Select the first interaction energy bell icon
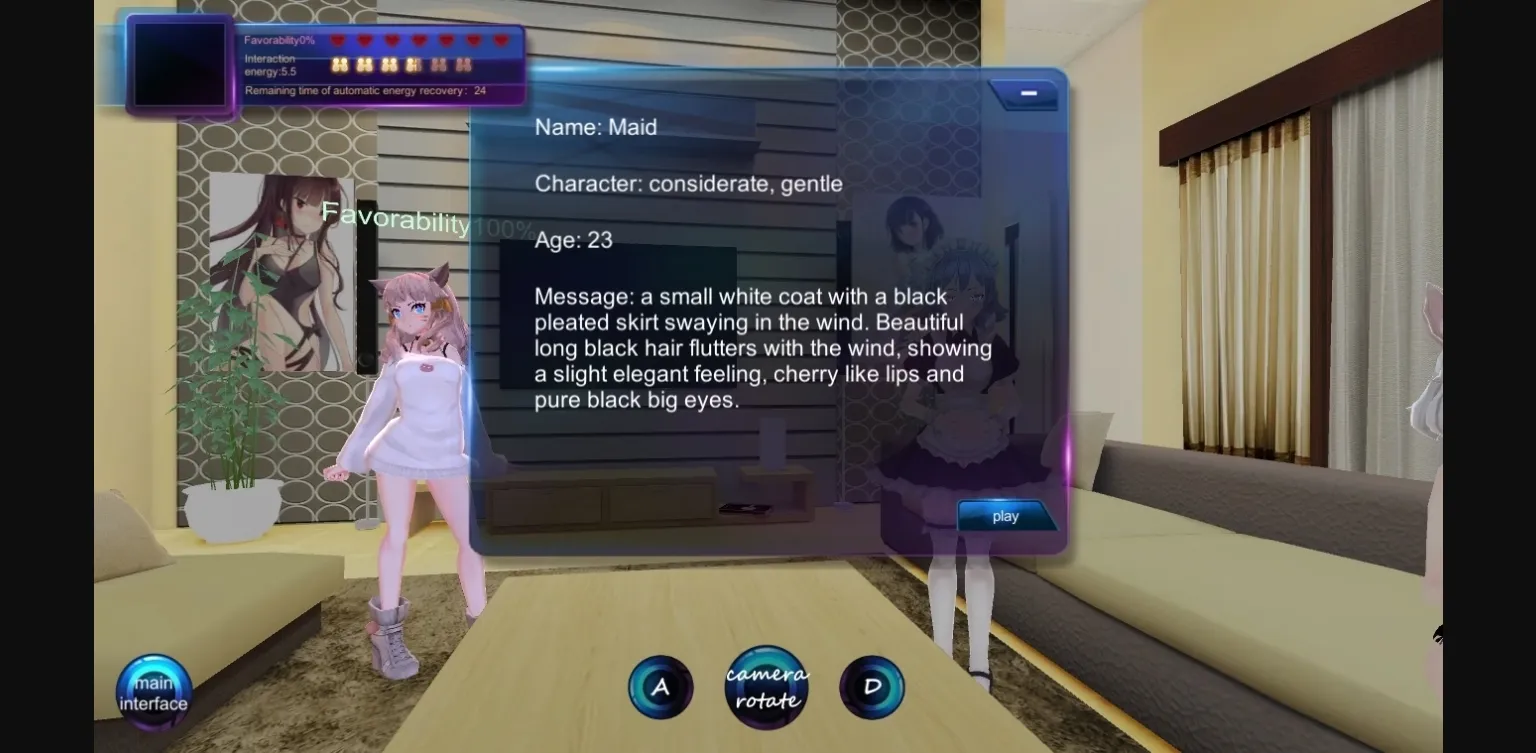This screenshot has height=753, width=1536. (x=340, y=65)
